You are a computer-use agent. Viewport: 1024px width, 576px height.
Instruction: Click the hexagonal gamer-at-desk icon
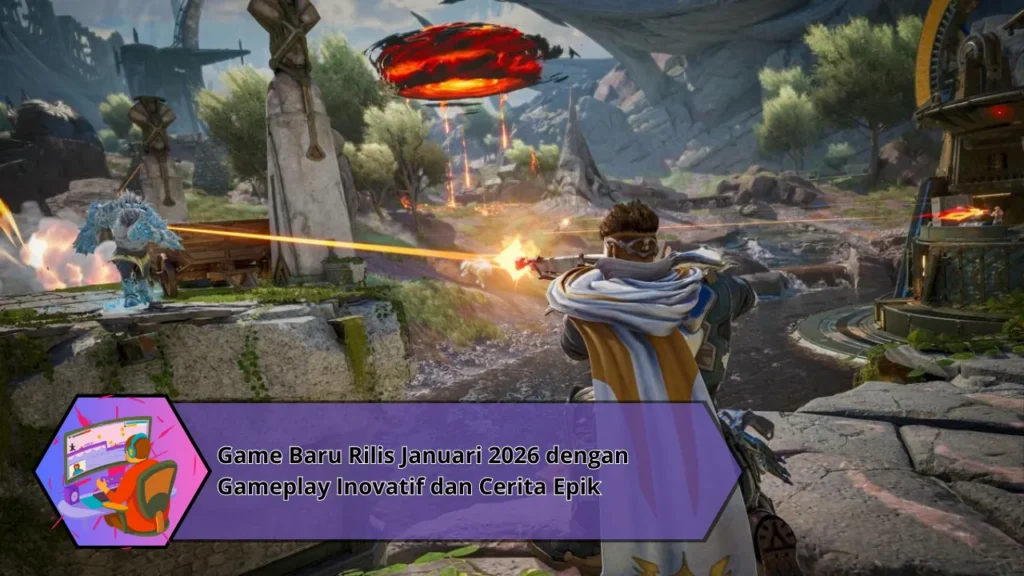point(110,471)
